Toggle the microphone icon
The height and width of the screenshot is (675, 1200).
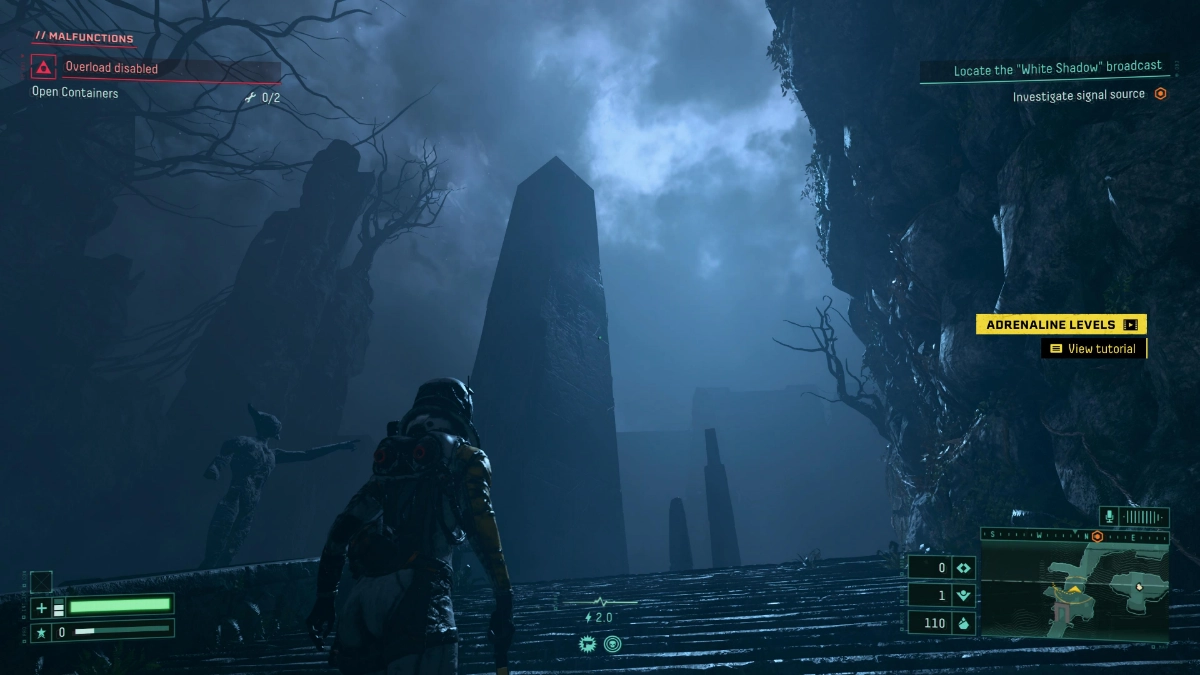click(x=1108, y=517)
